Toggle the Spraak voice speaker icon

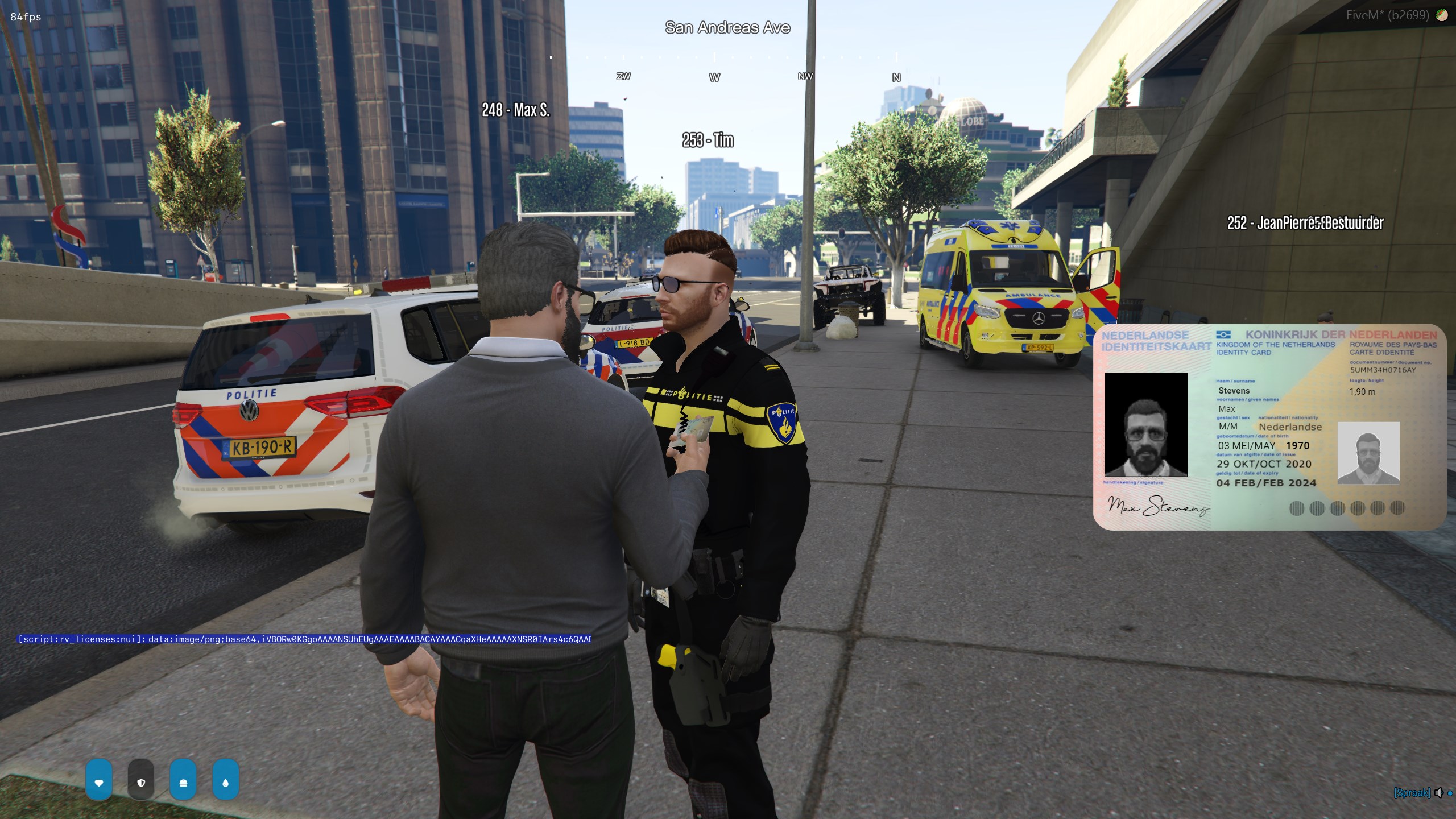1438,792
